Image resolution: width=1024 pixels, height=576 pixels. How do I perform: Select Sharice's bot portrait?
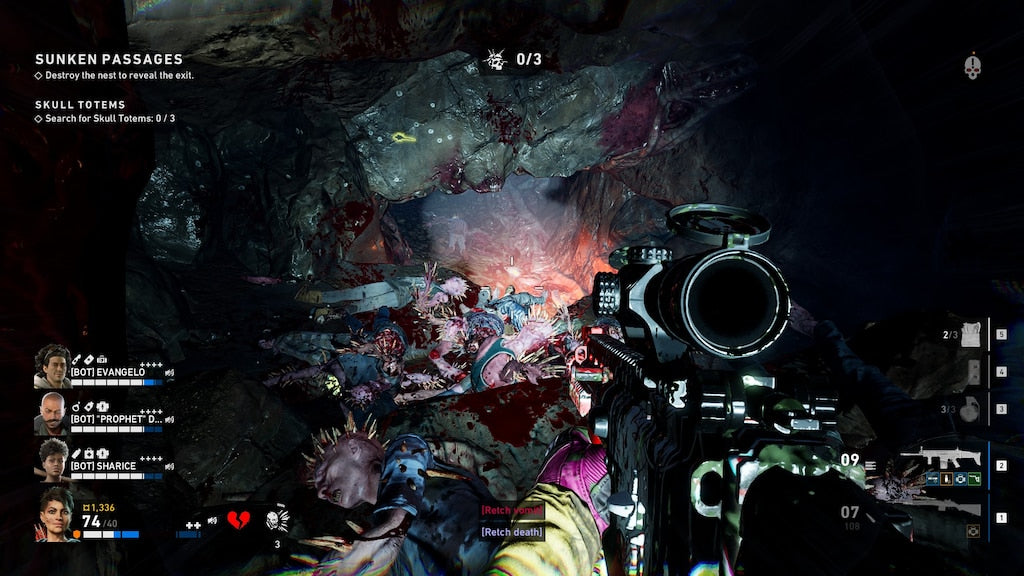pos(52,460)
